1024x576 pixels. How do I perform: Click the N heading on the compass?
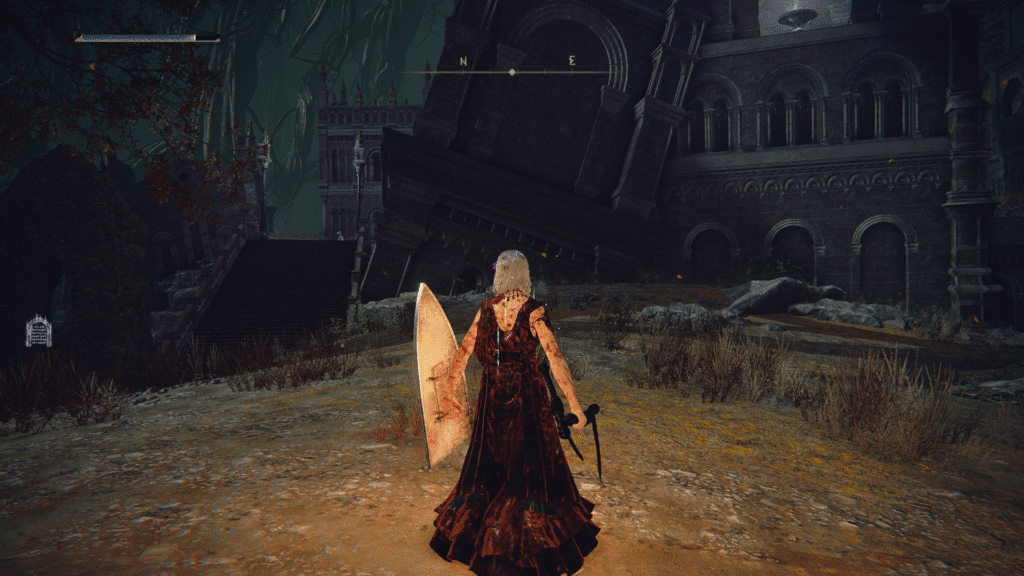pyautogui.click(x=463, y=61)
